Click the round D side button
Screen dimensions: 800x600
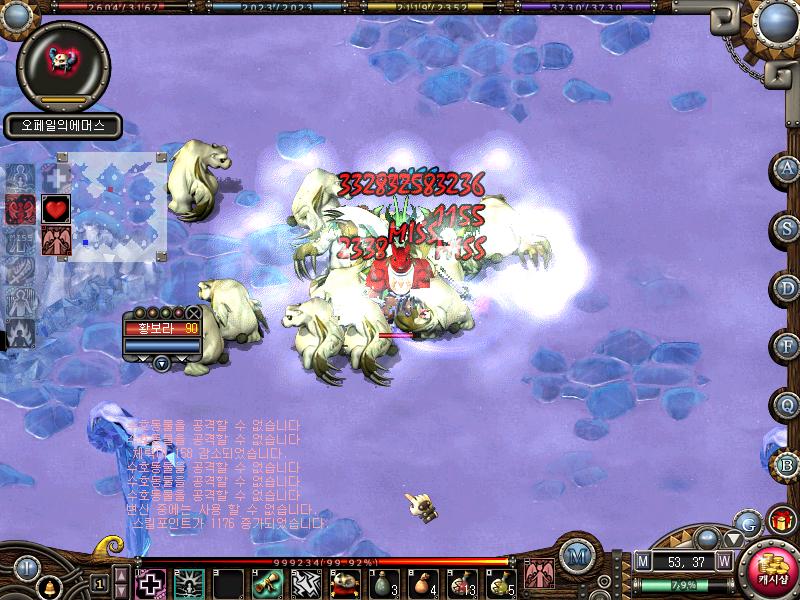click(x=787, y=287)
